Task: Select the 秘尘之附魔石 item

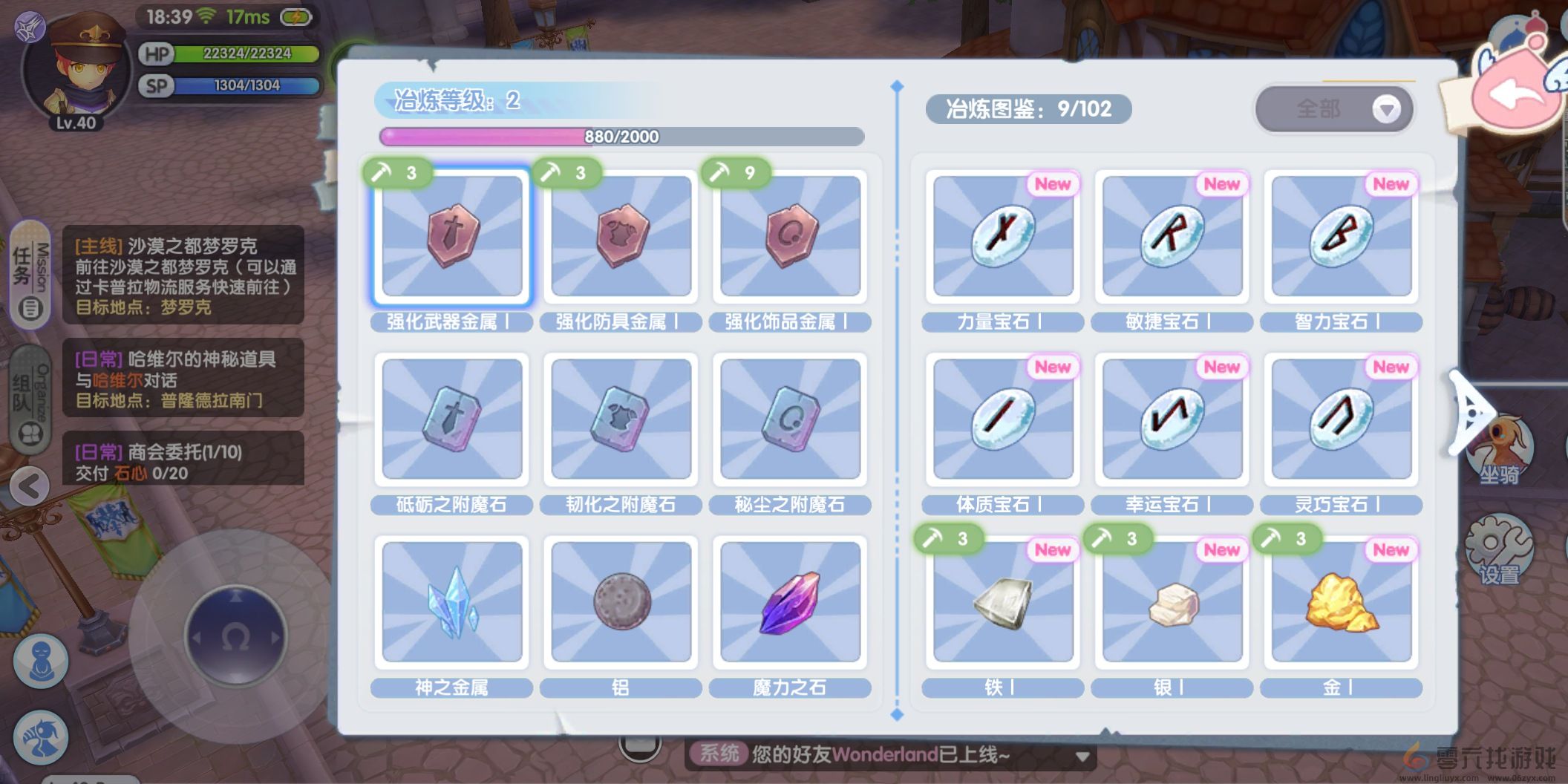Action: (790, 419)
